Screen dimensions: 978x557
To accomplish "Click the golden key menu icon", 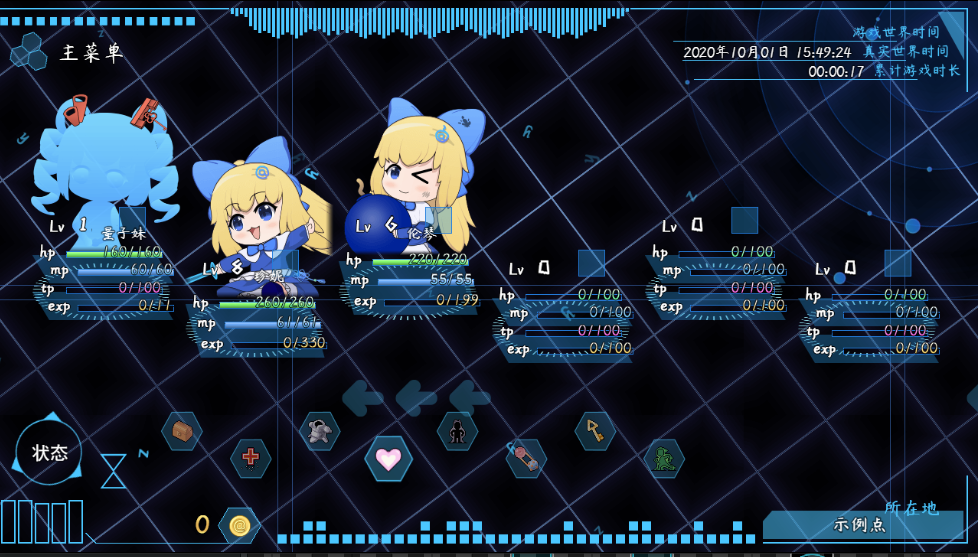I will click(x=595, y=431).
